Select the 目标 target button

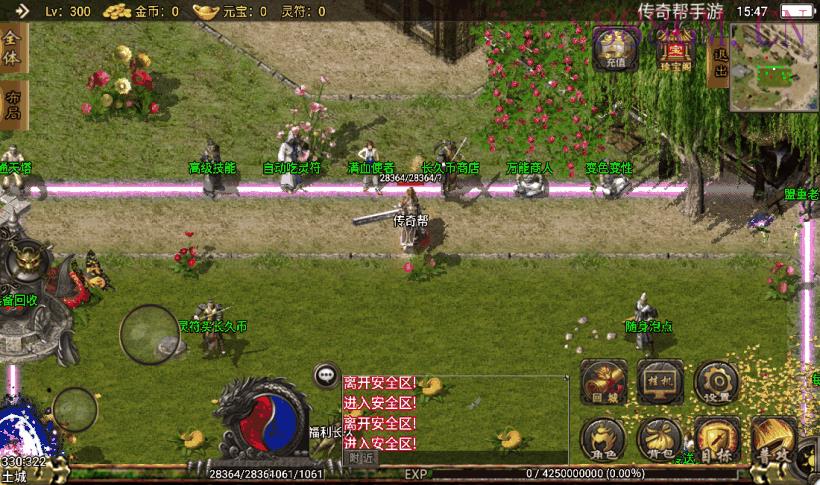point(716,439)
